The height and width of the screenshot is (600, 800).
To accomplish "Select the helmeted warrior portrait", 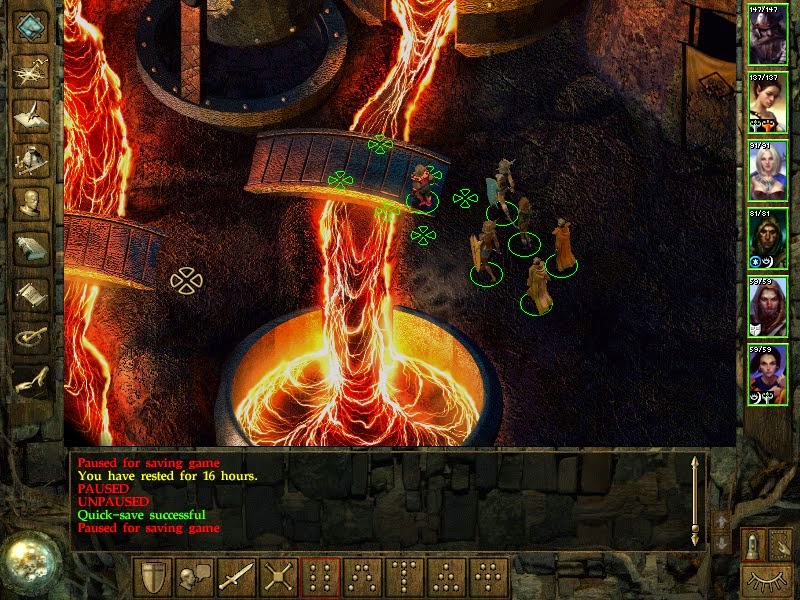I will pos(768,36).
